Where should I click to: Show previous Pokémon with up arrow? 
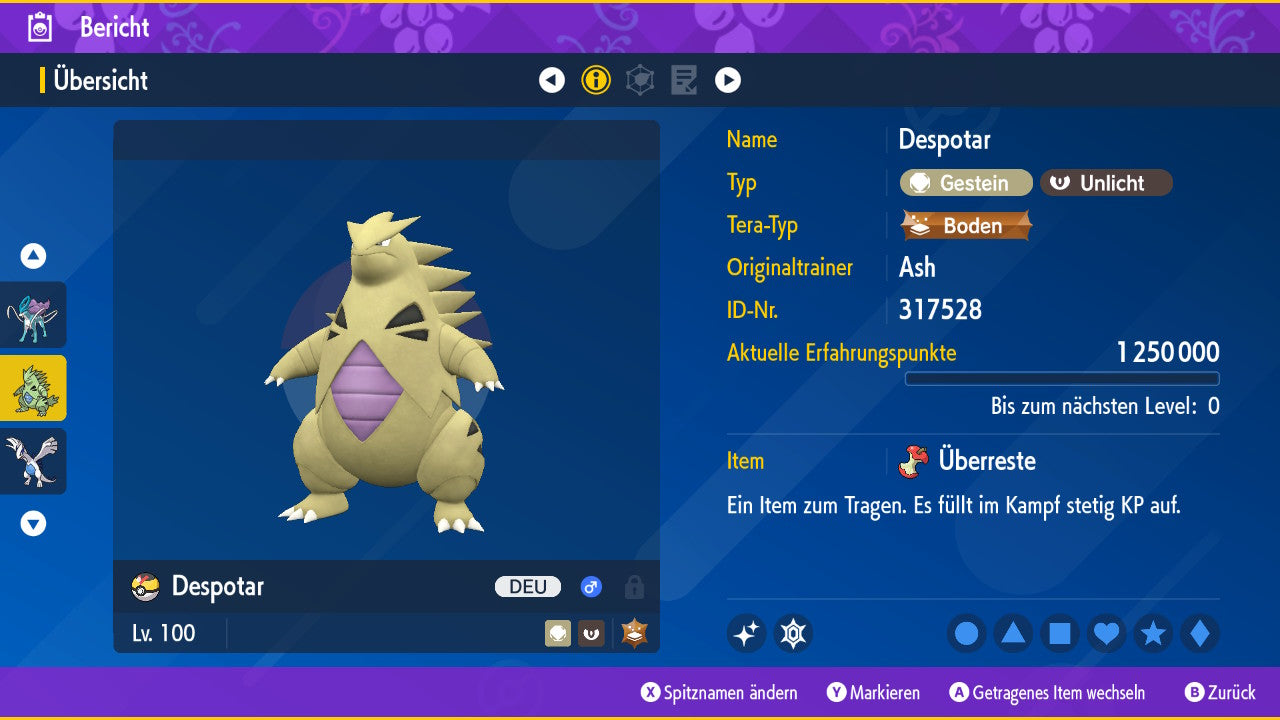point(33,256)
